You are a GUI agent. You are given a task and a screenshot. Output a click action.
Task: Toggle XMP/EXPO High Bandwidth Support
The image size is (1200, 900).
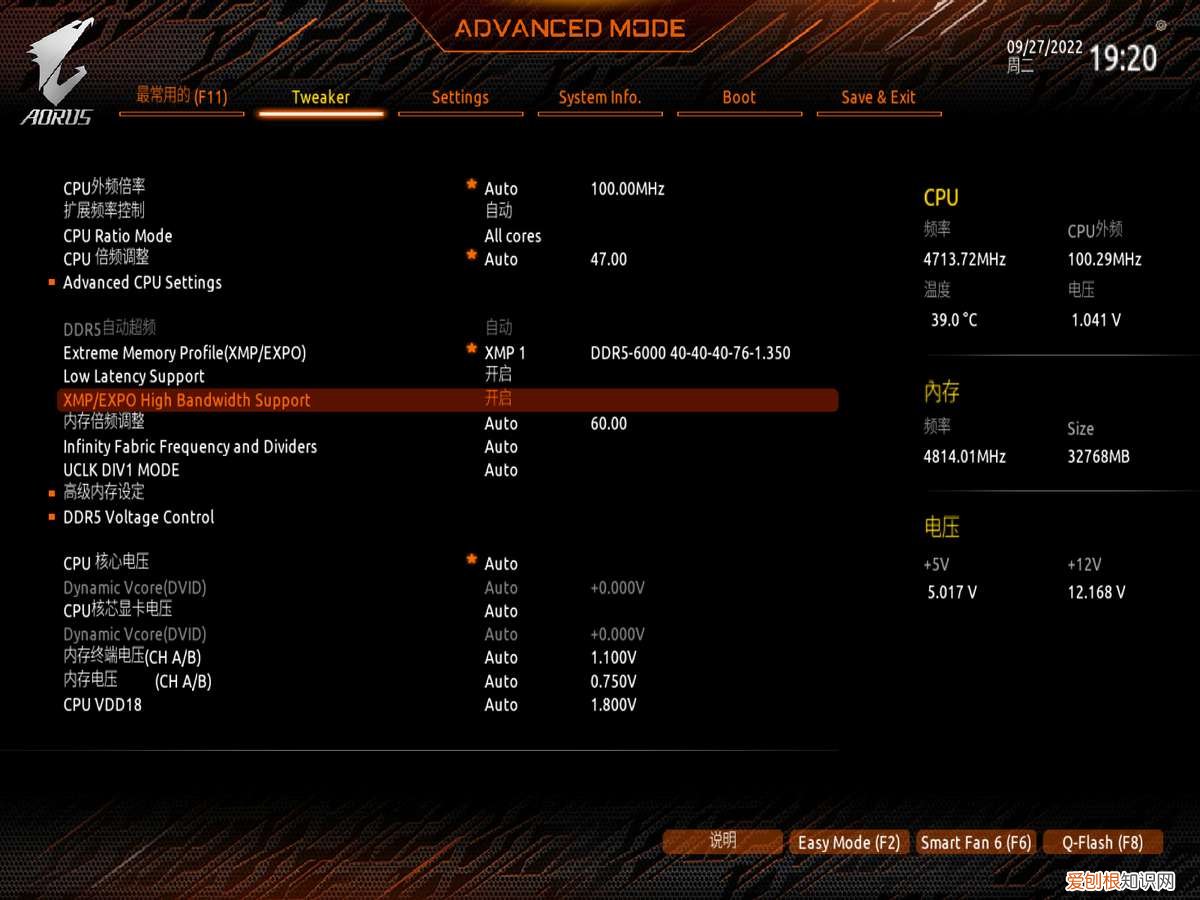(187, 400)
